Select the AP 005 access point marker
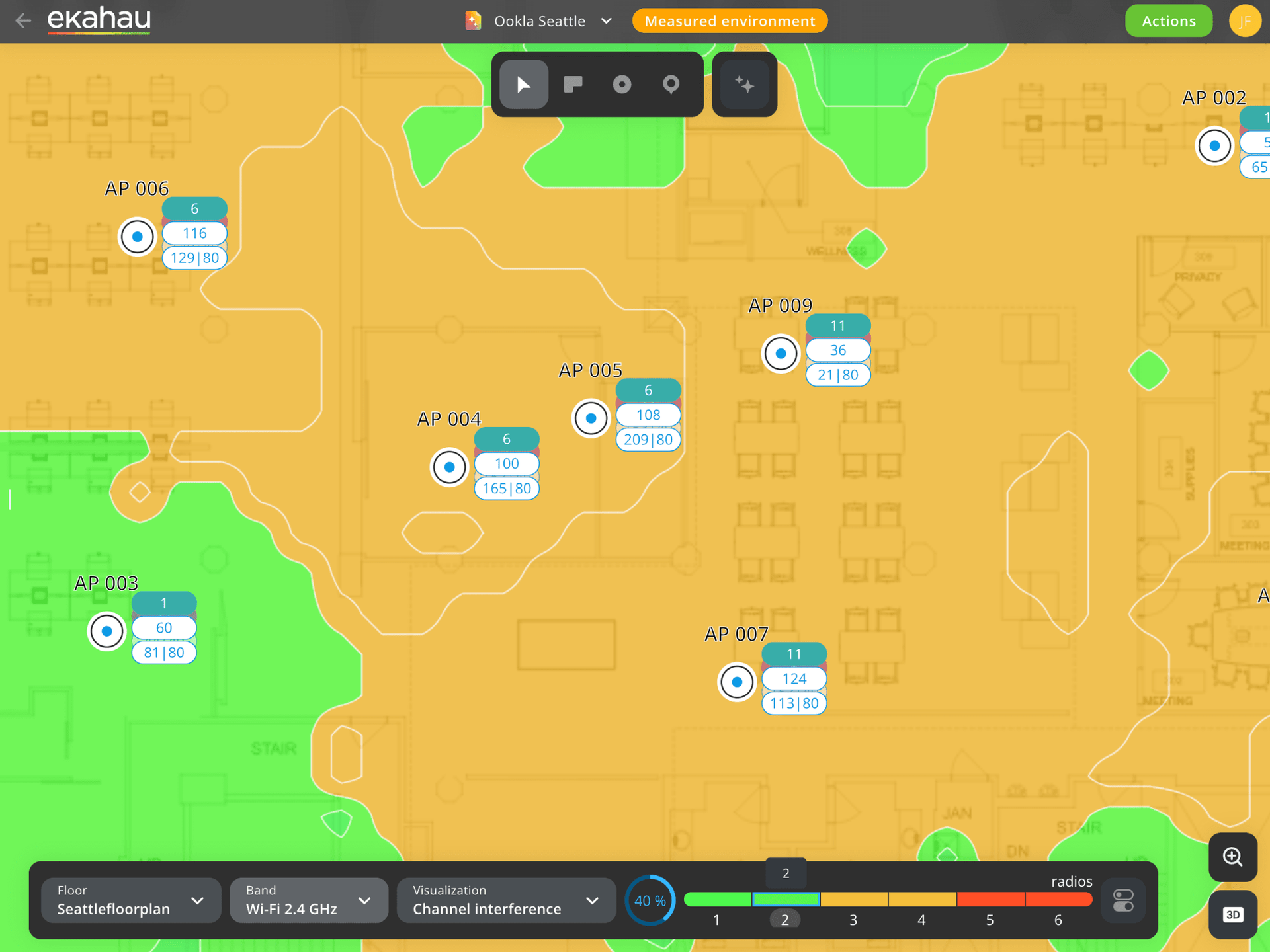The height and width of the screenshot is (952, 1270). pos(590,418)
